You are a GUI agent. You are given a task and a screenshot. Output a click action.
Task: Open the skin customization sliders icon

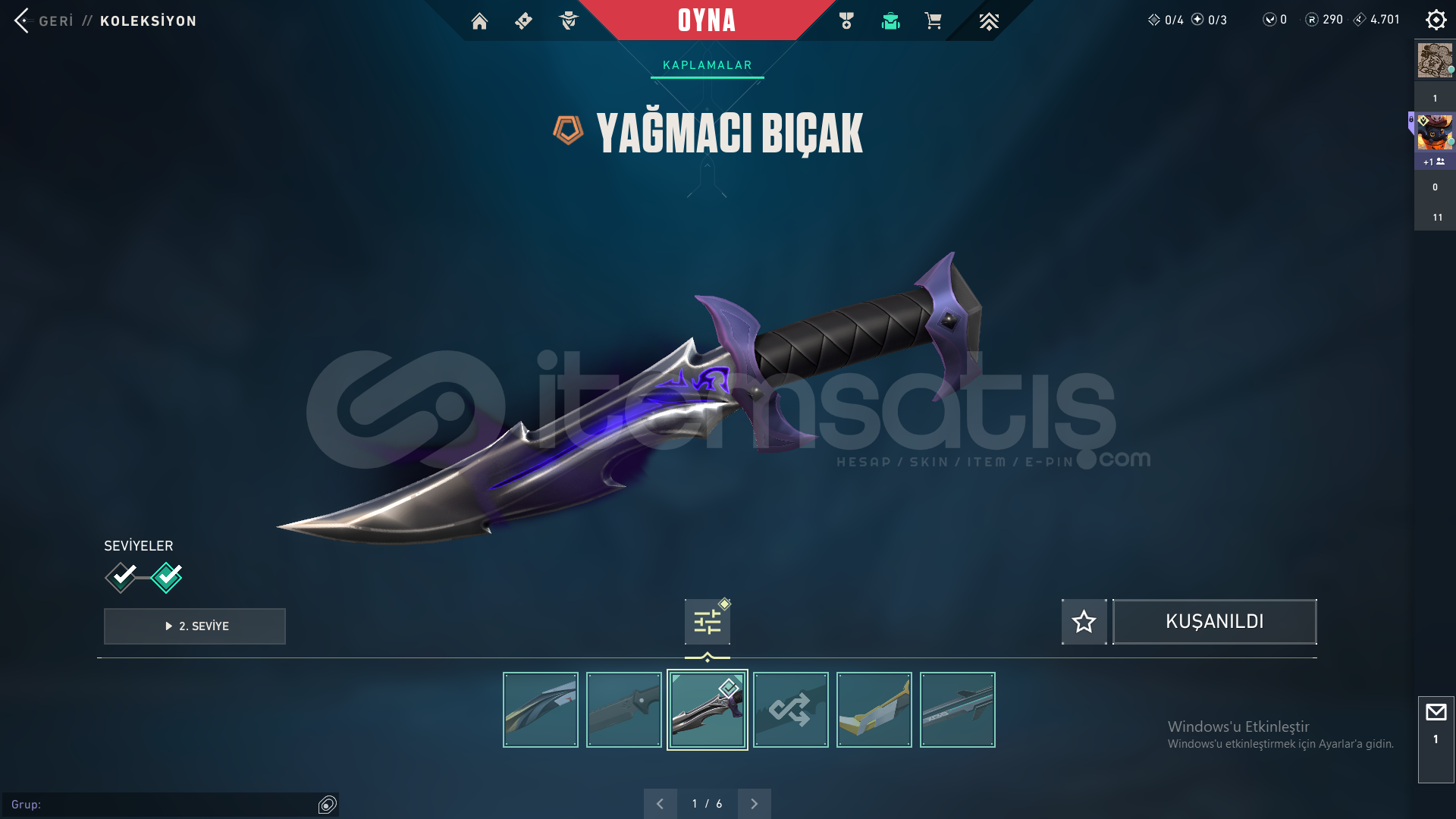point(706,620)
